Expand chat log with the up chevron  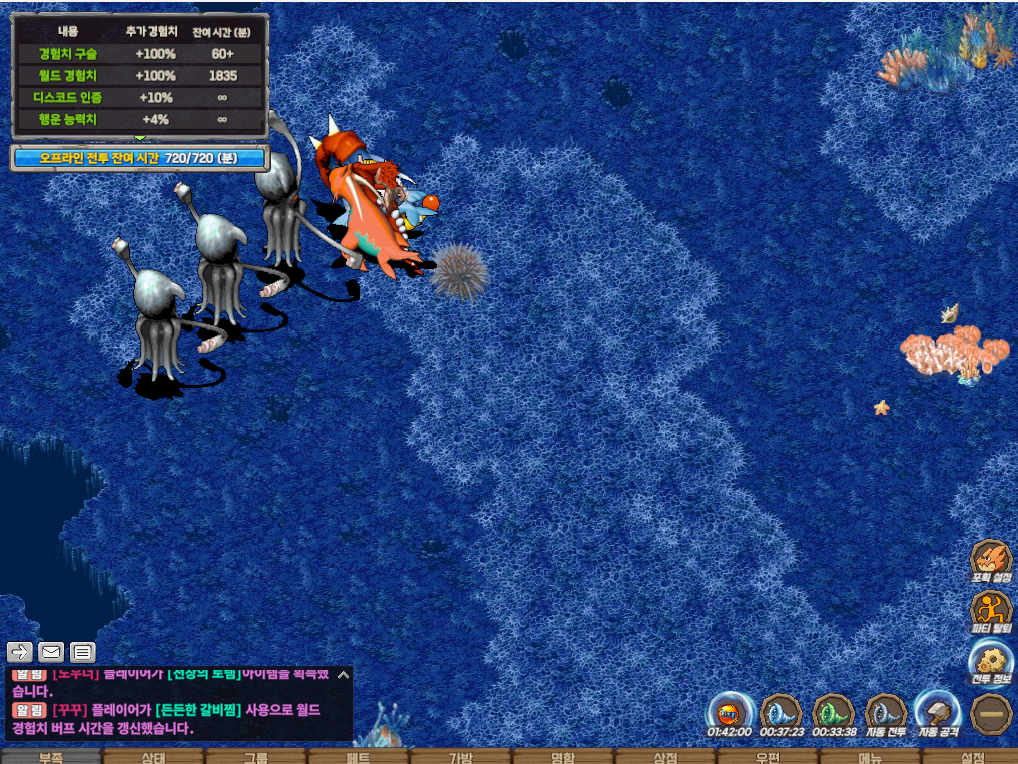point(343,675)
